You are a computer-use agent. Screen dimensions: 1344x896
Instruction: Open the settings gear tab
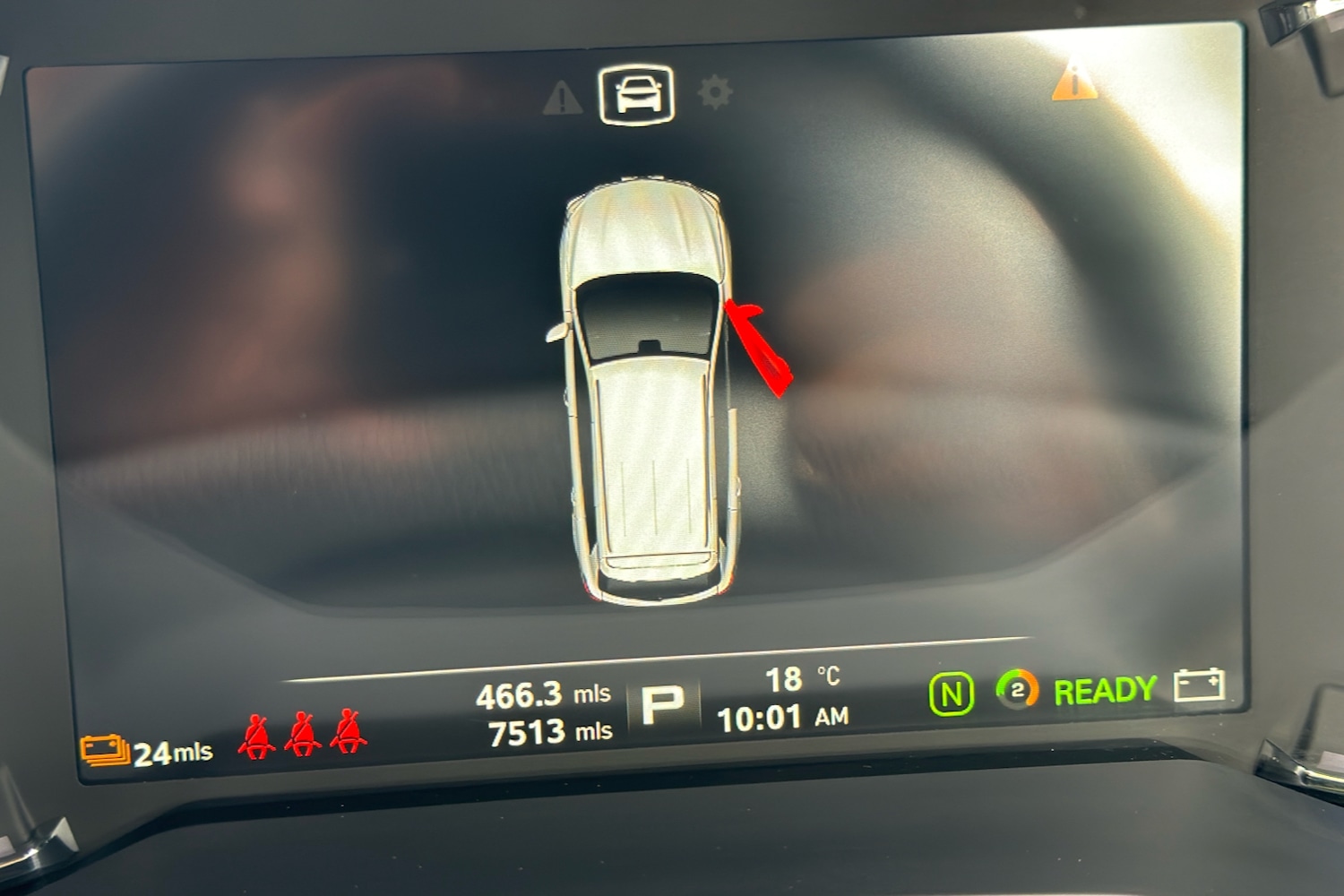coord(714,92)
